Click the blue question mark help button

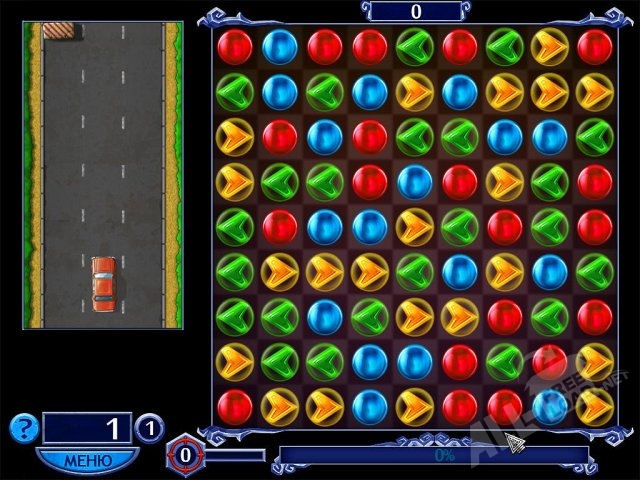coord(22,428)
